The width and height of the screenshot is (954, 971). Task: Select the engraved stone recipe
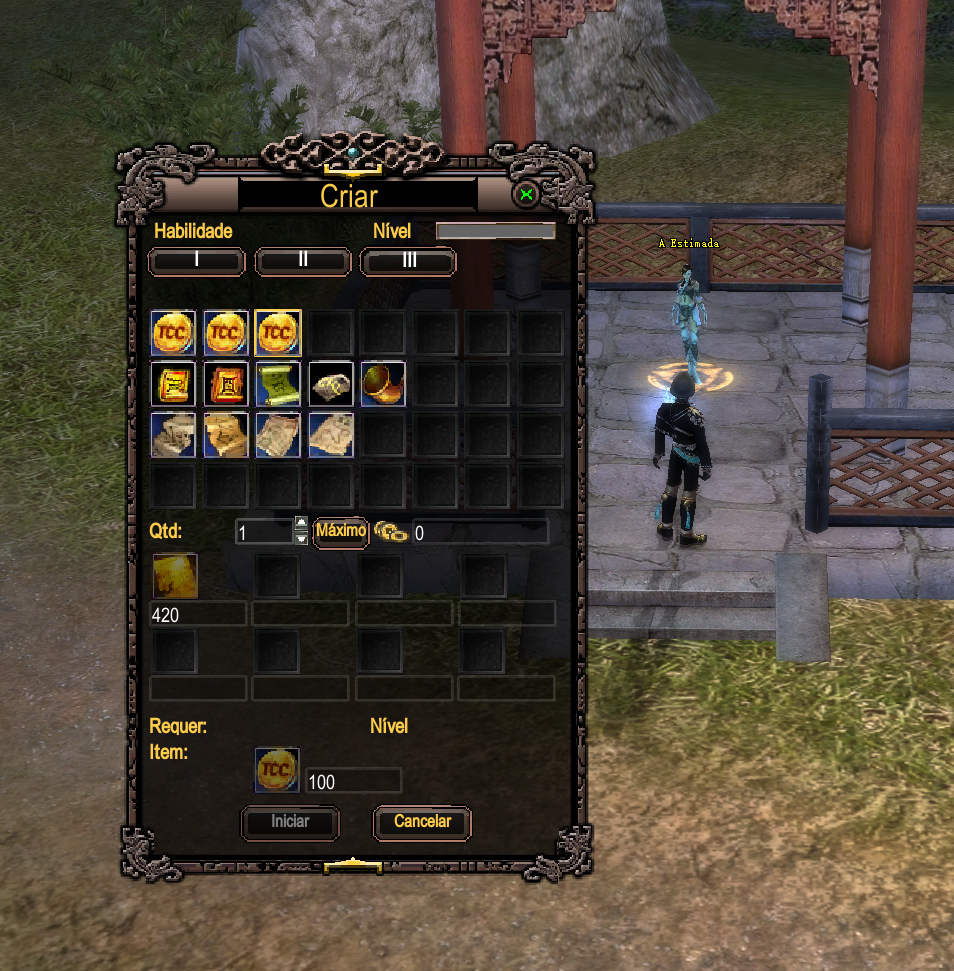pos(331,384)
